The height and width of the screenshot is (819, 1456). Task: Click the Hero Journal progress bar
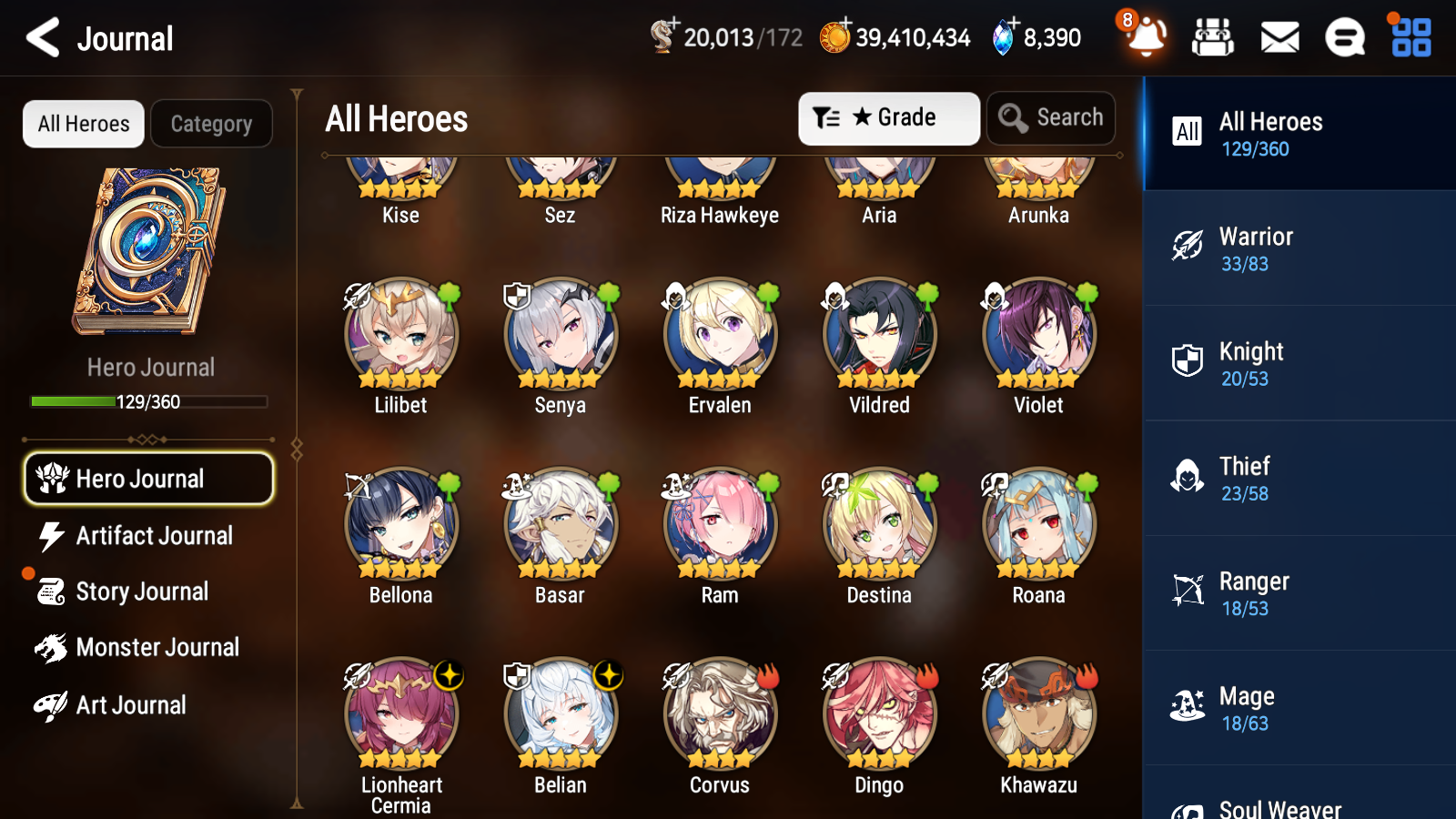(x=148, y=400)
